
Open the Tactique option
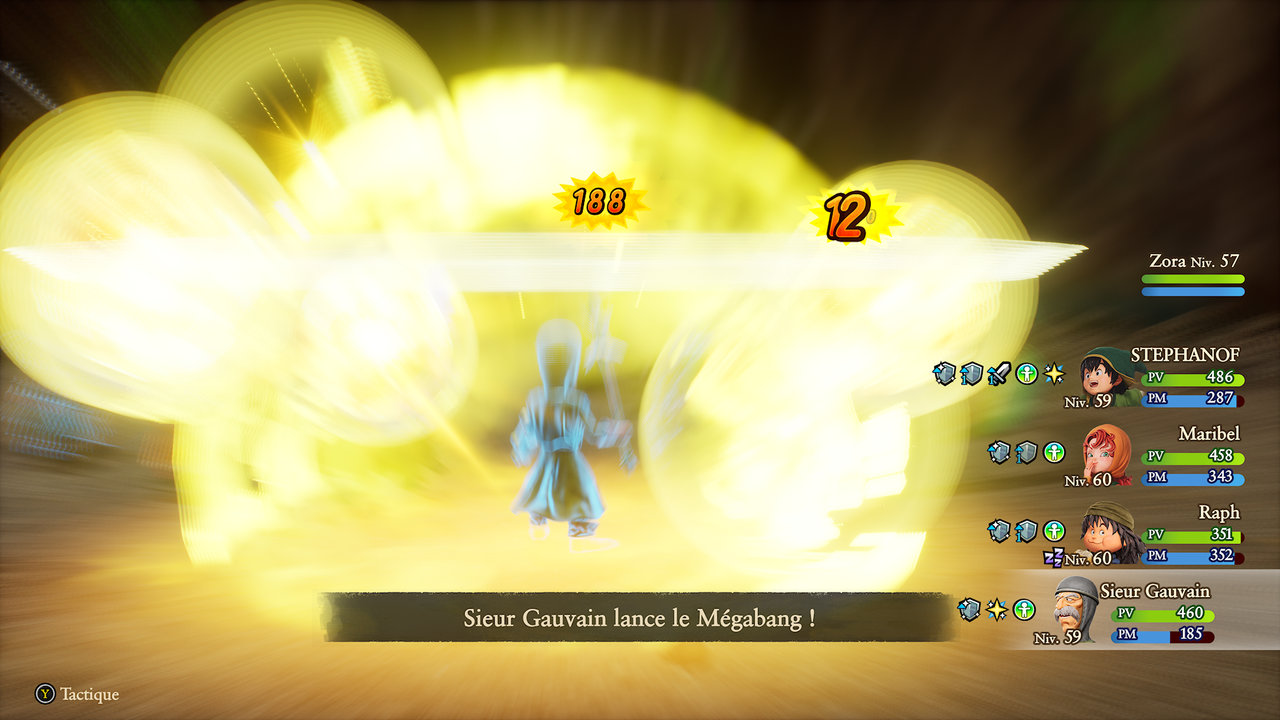(x=78, y=694)
